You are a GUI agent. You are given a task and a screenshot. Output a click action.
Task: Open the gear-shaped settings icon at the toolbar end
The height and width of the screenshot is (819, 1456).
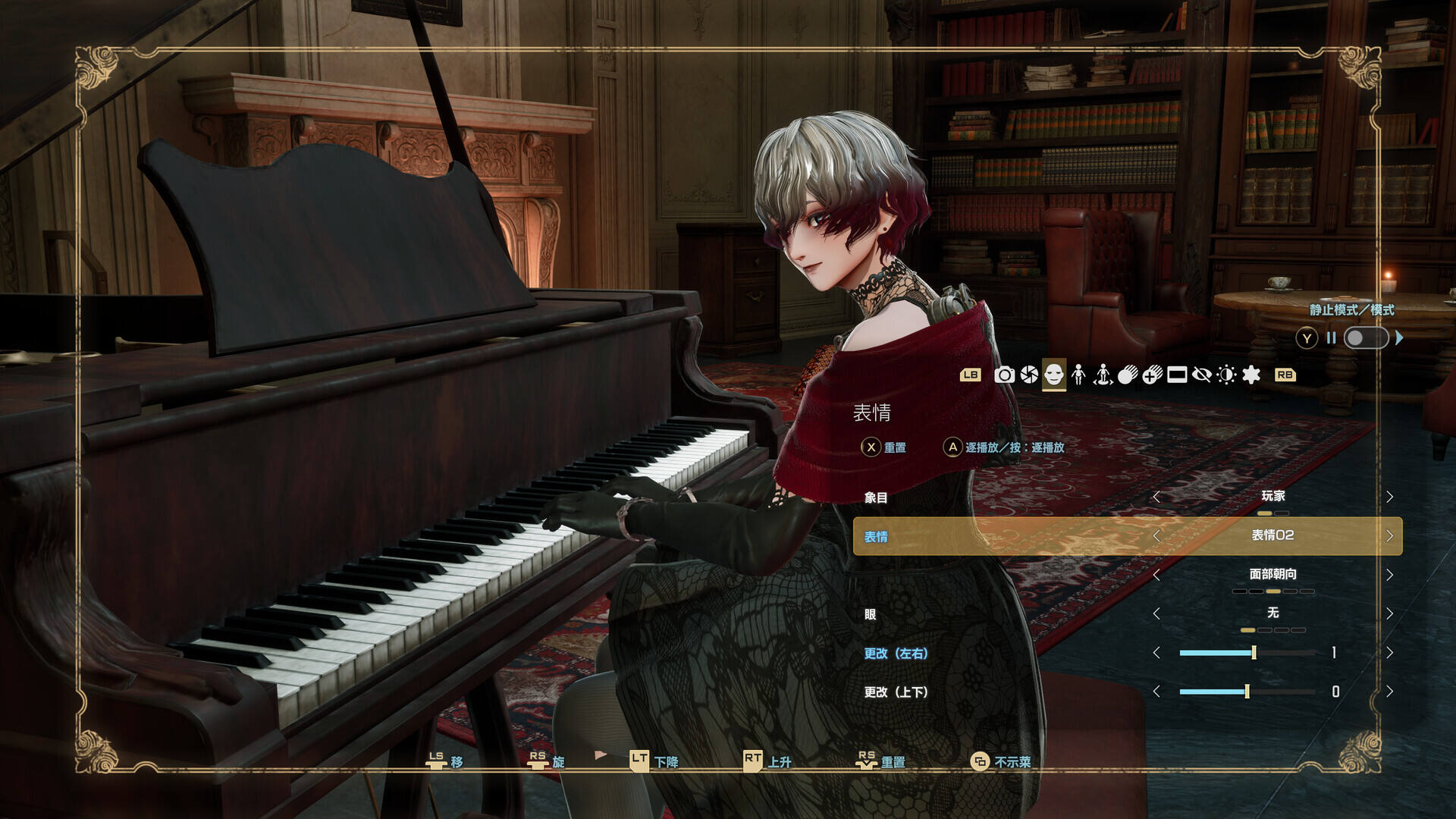pyautogui.click(x=1251, y=375)
